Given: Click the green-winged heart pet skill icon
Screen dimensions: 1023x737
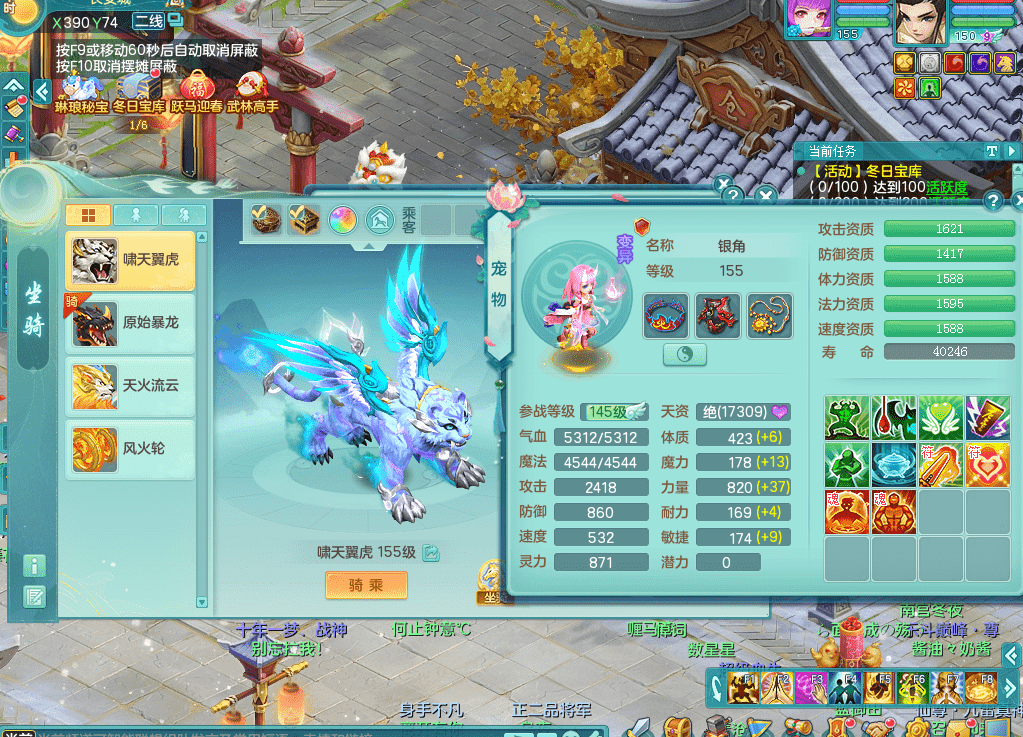Looking at the screenshot, I should point(941,418).
